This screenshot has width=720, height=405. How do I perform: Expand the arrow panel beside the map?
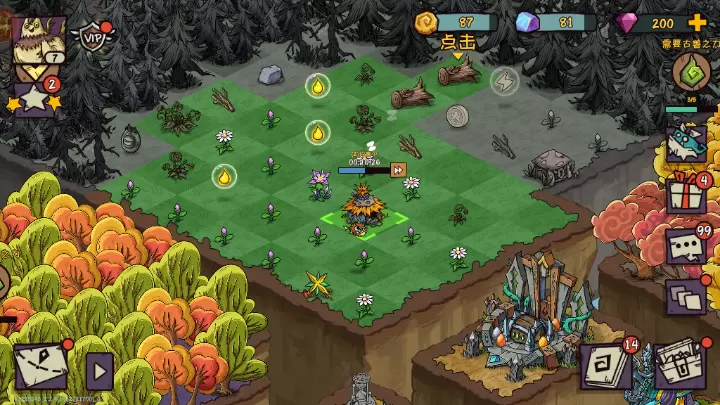[98, 372]
